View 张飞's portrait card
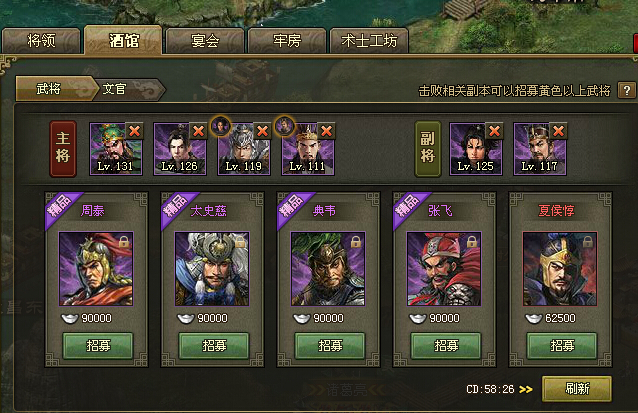Image resolution: width=638 pixels, height=413 pixels. click(438, 268)
